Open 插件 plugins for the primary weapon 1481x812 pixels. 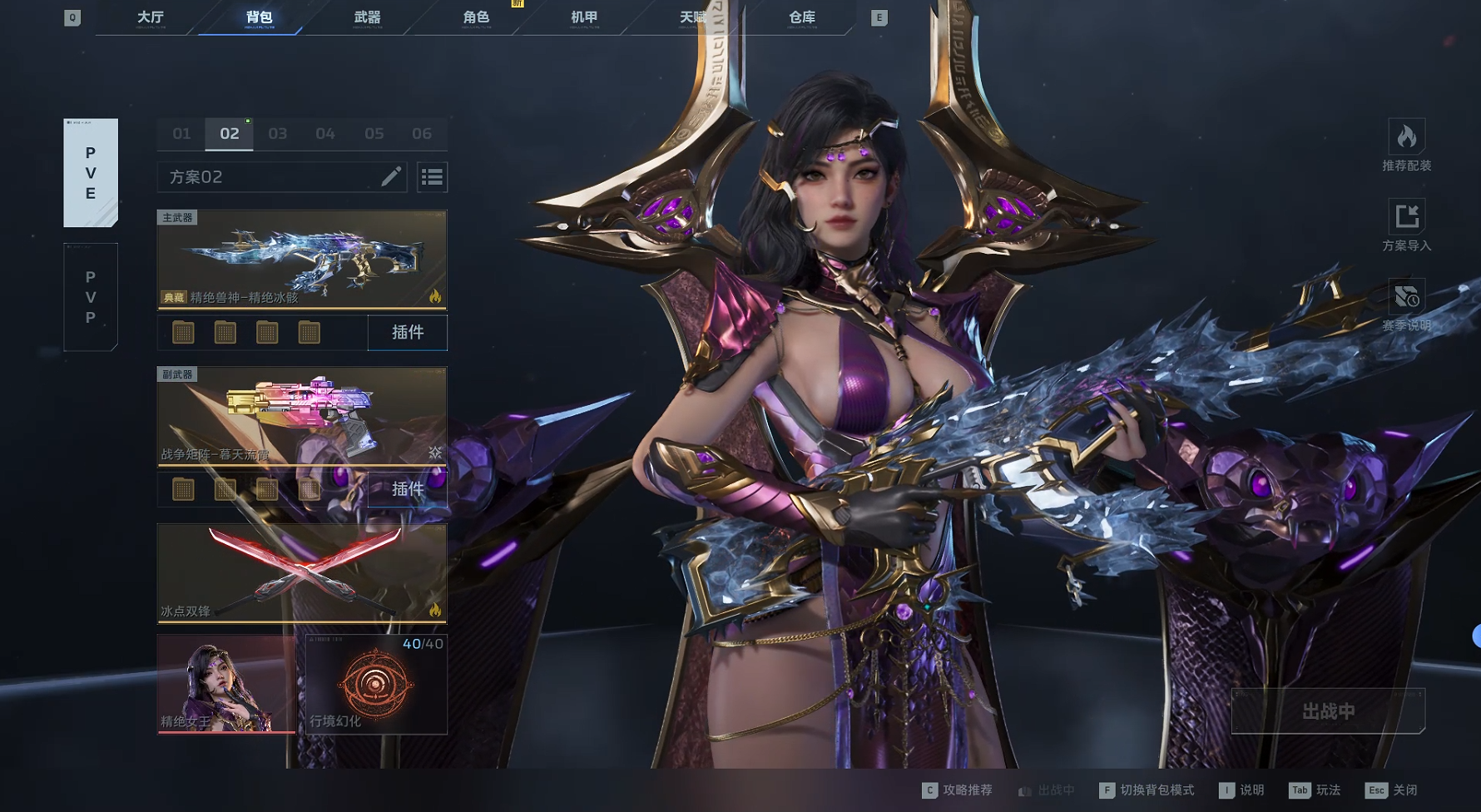tap(408, 333)
